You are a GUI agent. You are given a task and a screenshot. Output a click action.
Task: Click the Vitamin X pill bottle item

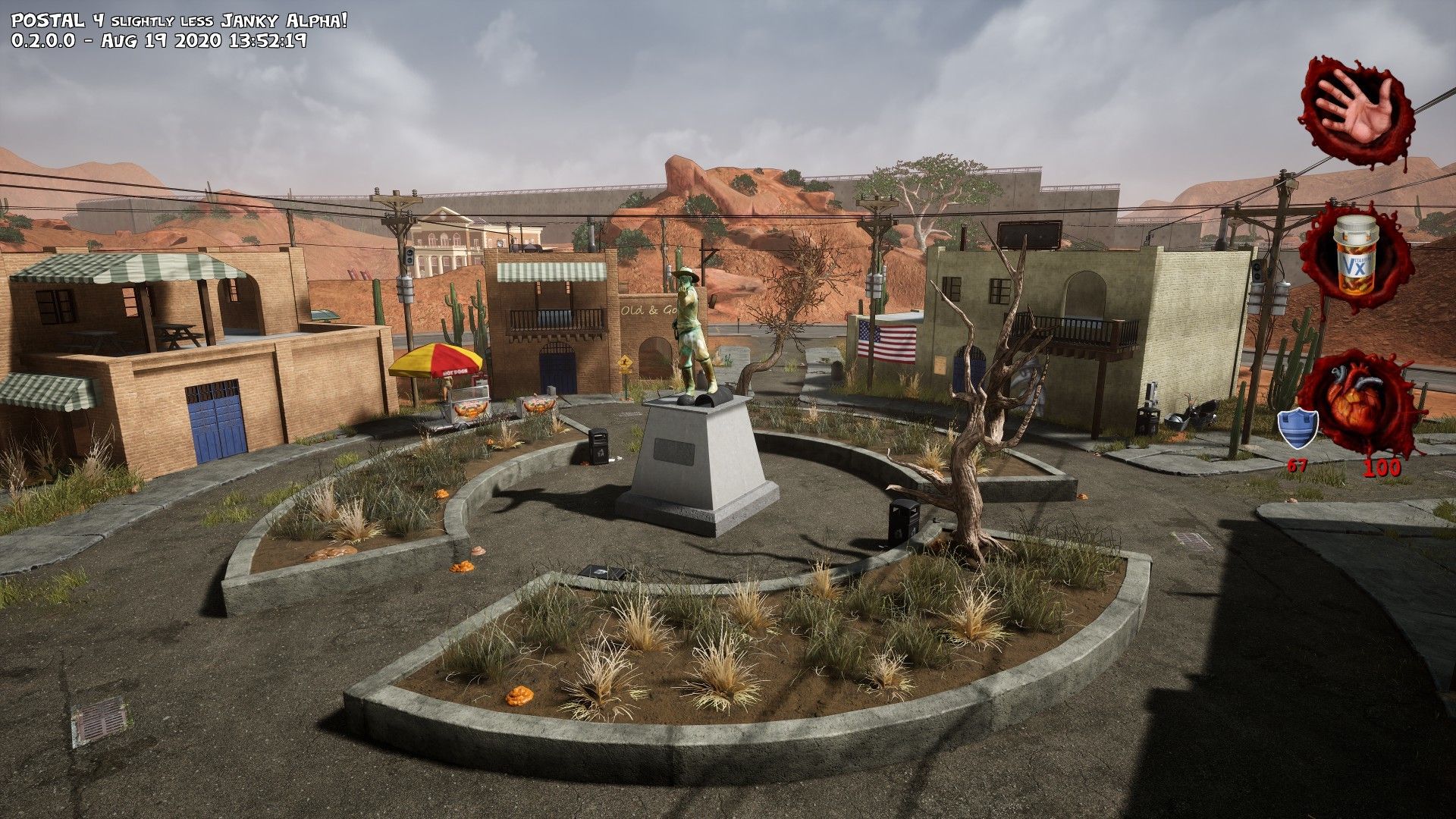click(x=1354, y=256)
